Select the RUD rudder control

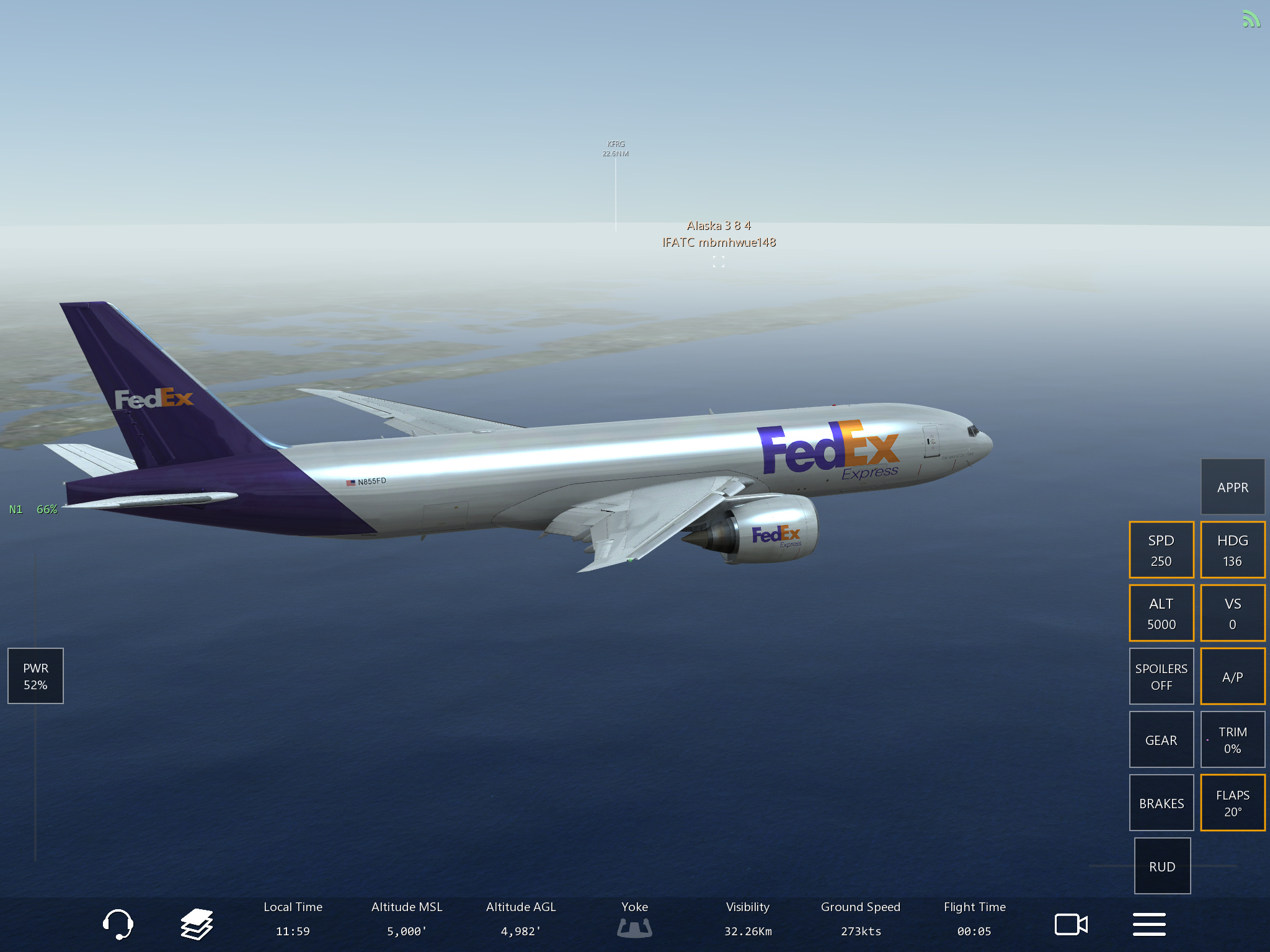pyautogui.click(x=1162, y=866)
